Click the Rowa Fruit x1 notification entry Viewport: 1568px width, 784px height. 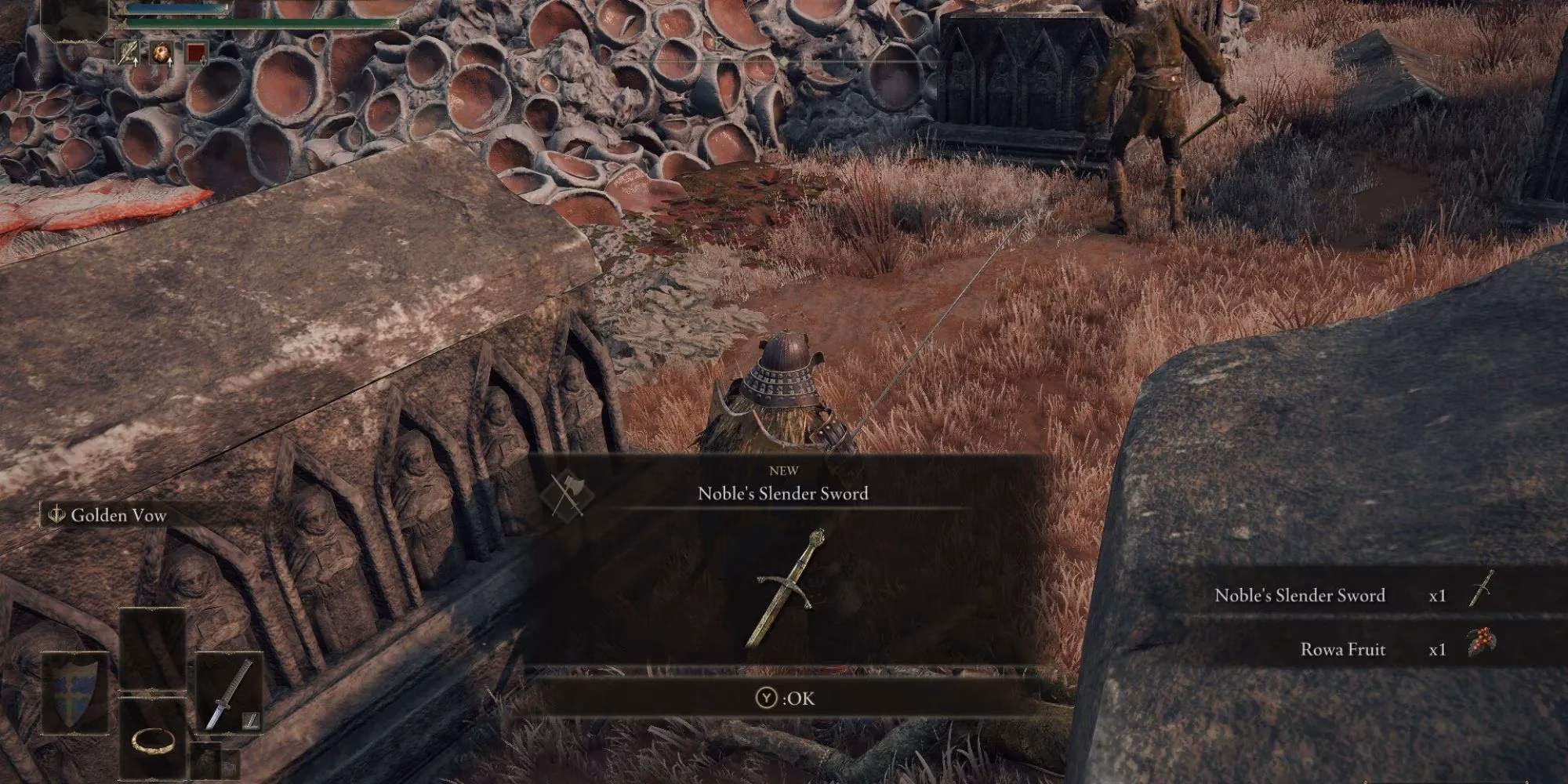[1342, 649]
